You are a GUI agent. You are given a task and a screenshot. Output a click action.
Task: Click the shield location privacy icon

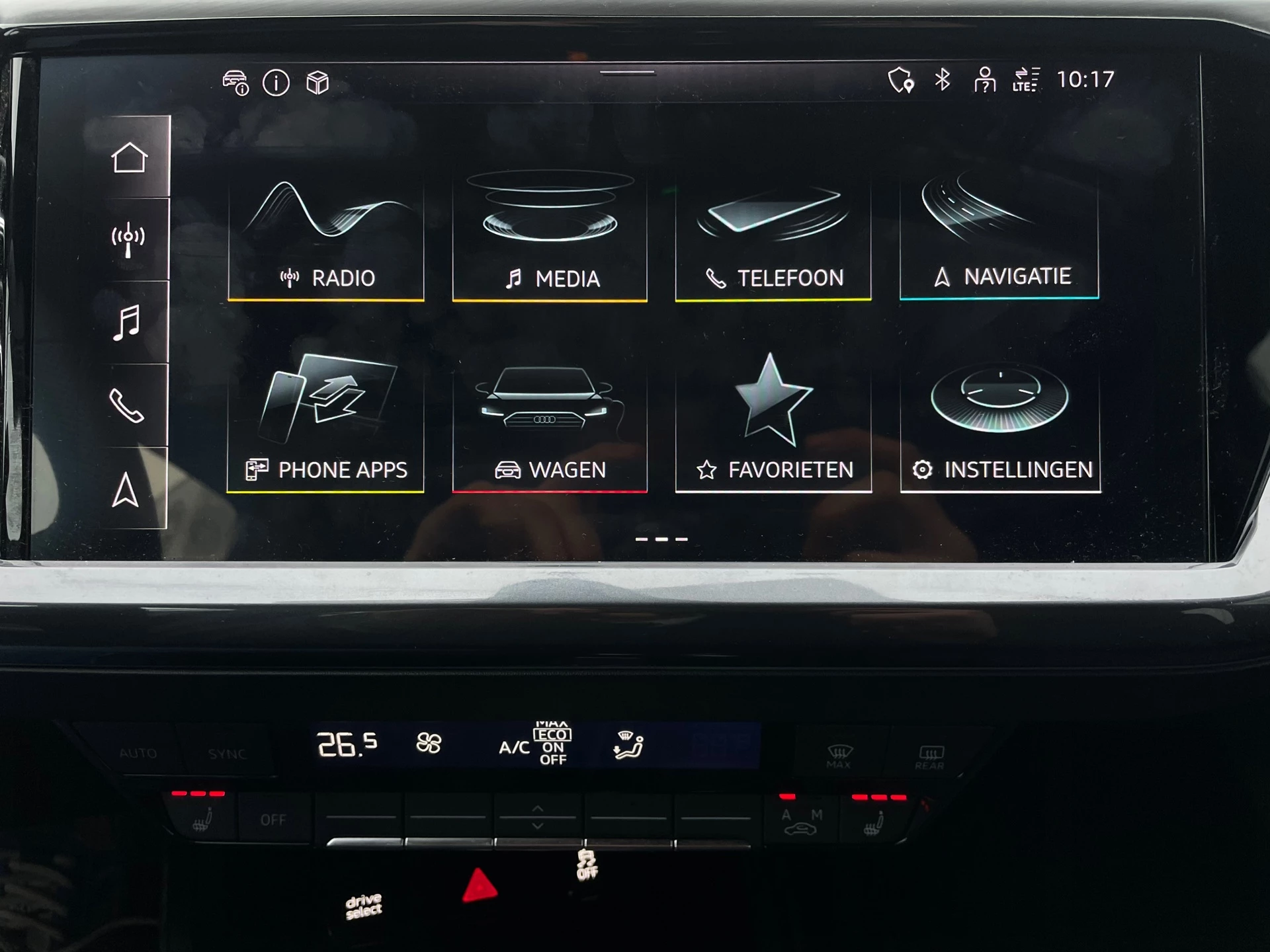coord(901,80)
